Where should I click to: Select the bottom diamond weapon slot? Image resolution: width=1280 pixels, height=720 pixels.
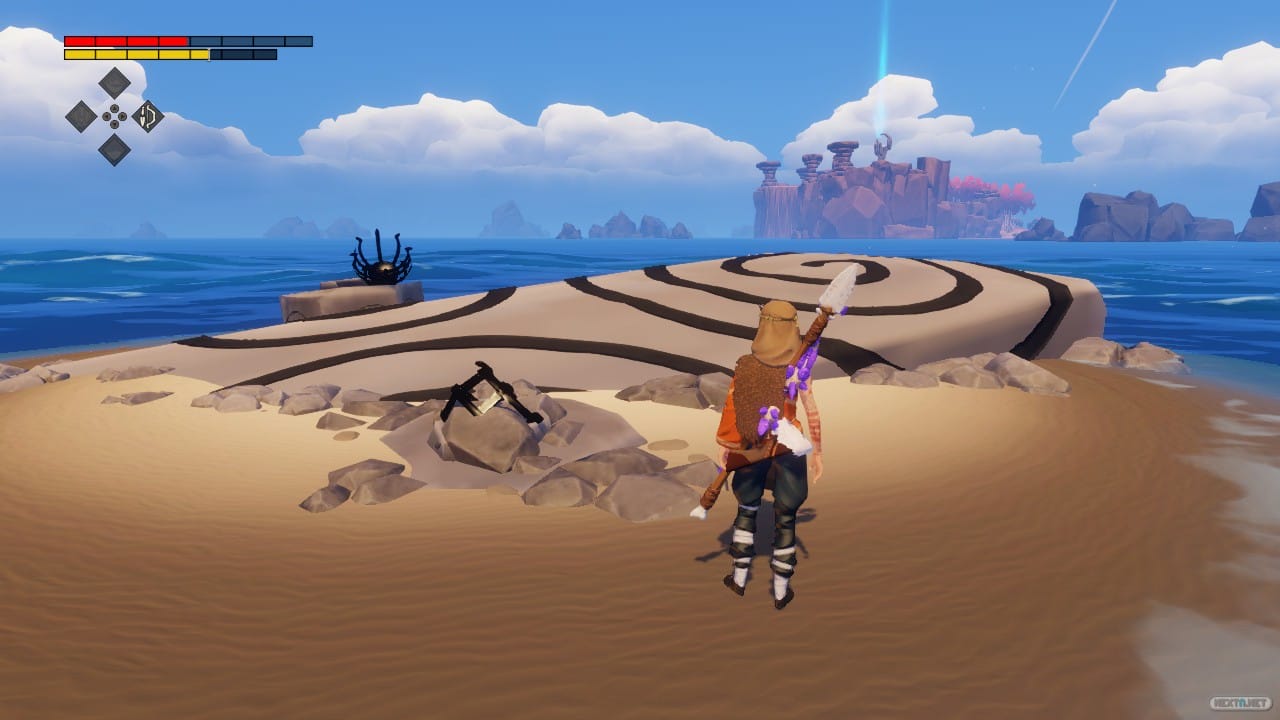tap(114, 150)
